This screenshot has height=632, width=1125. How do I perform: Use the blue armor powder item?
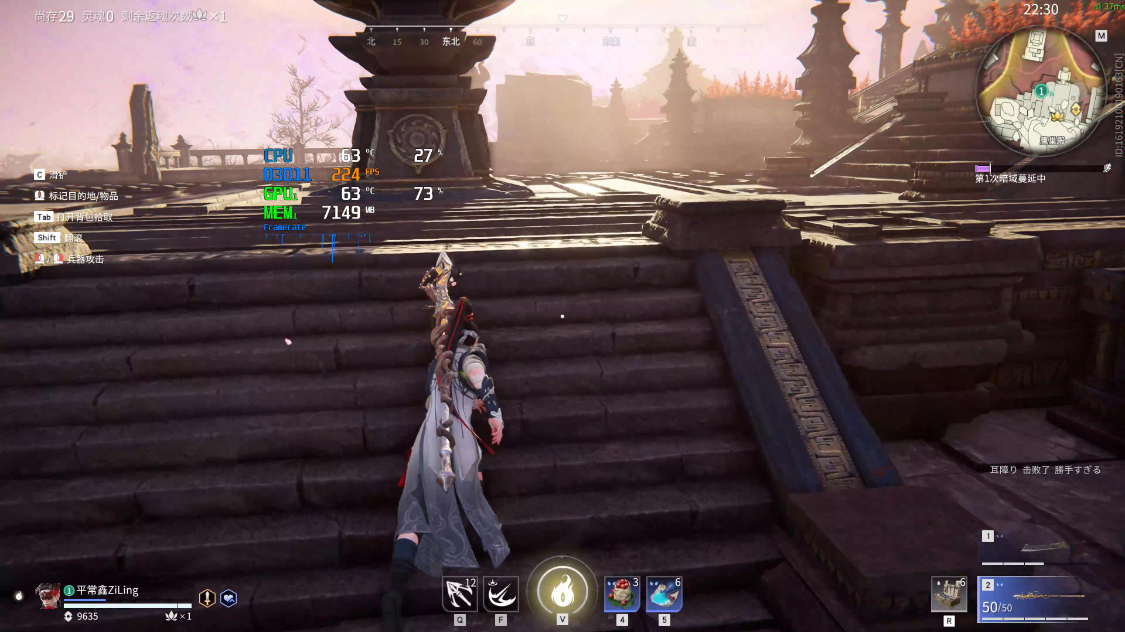click(x=664, y=595)
